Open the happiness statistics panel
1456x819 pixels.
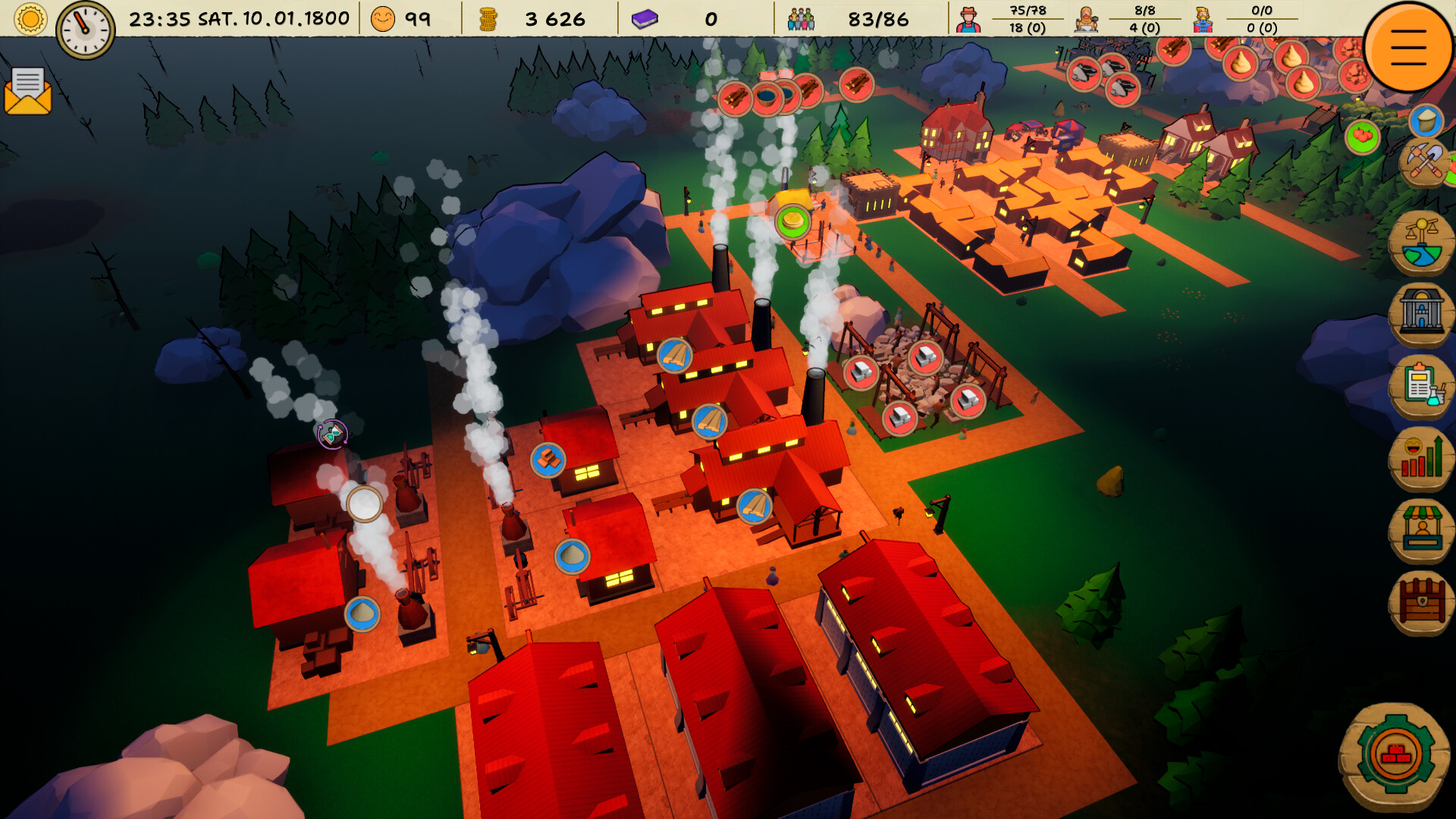1423,456
